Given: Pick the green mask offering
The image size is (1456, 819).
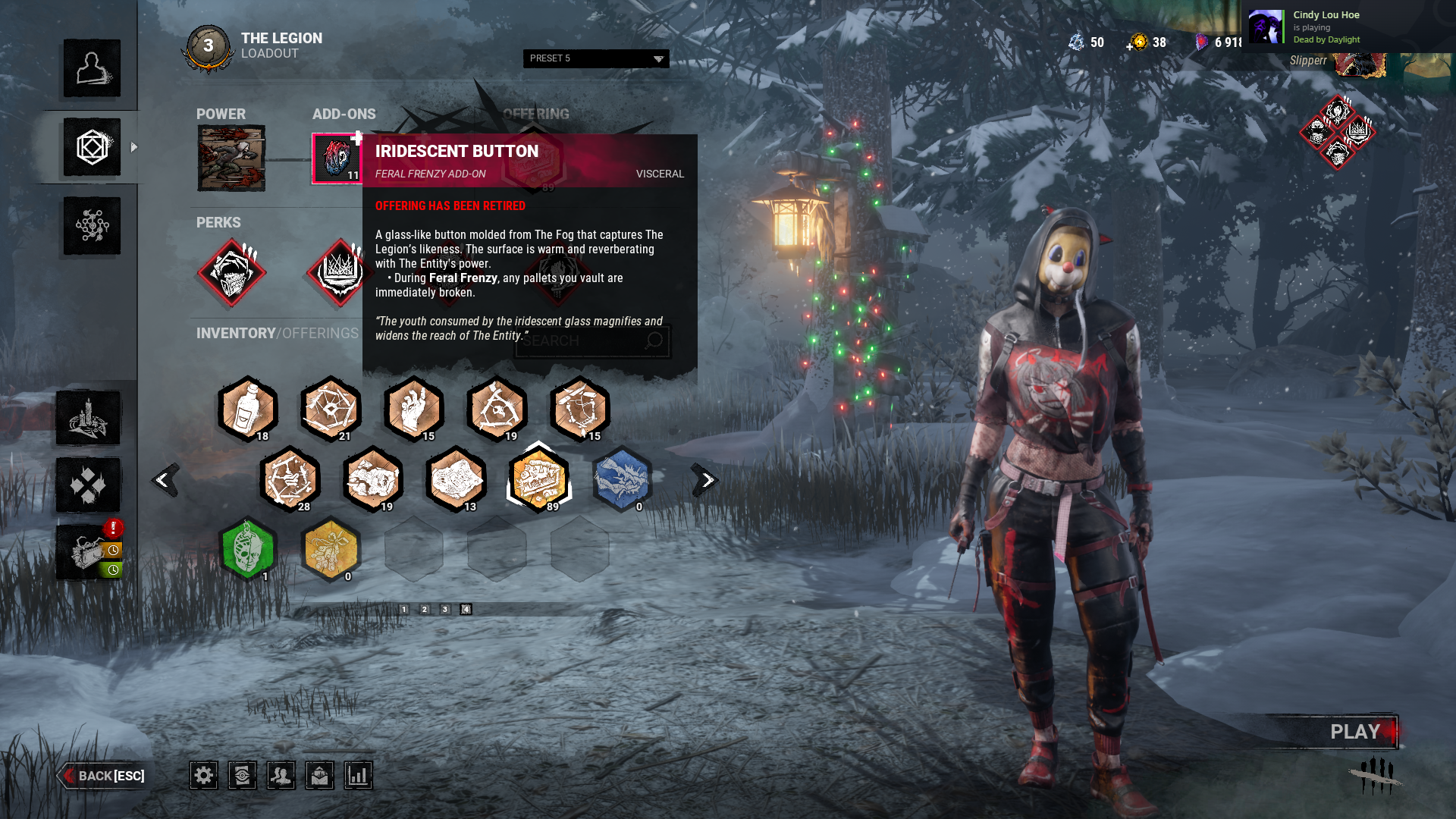Looking at the screenshot, I should 247,549.
